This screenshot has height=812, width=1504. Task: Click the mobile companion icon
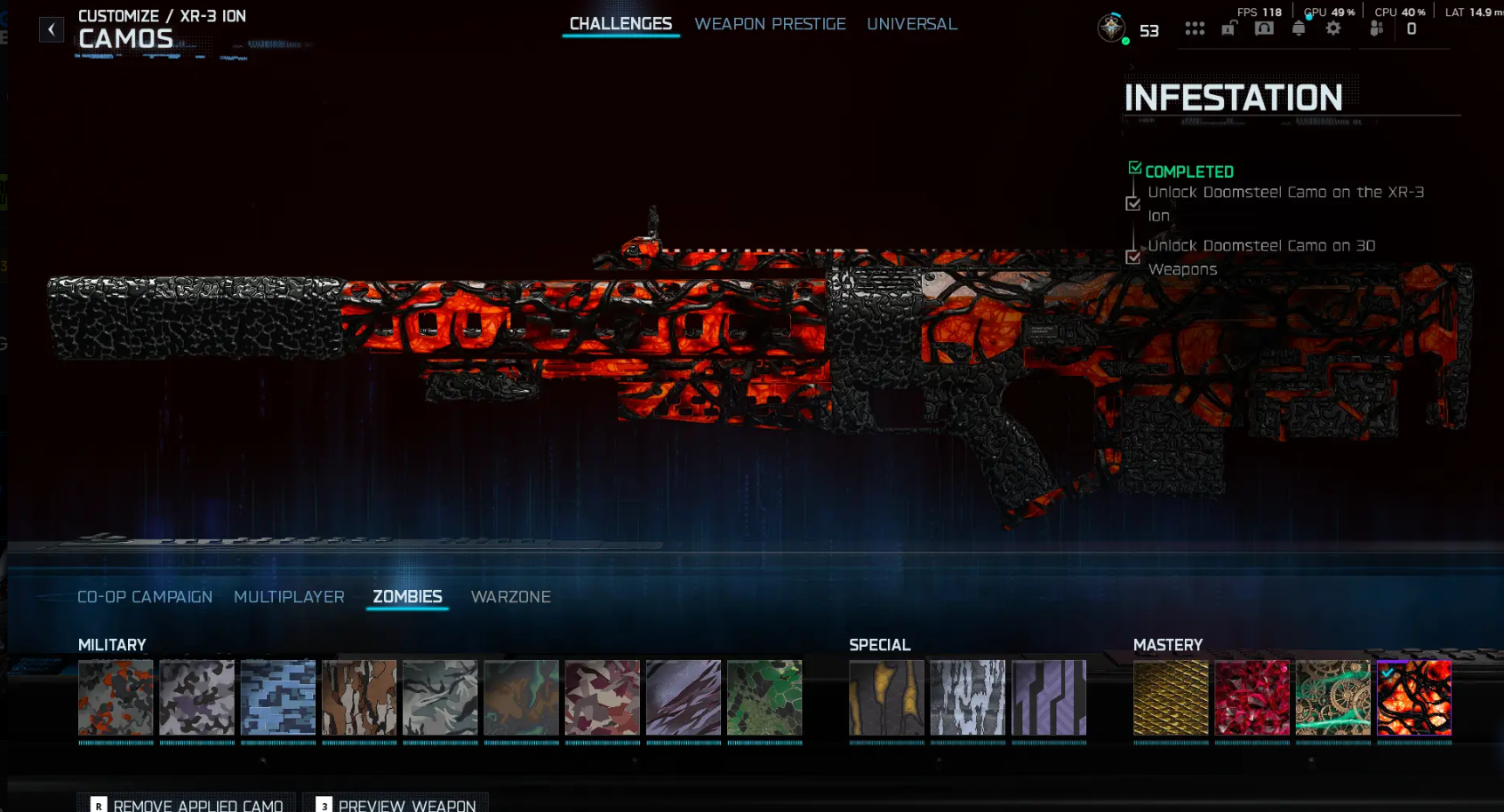tap(1412, 28)
